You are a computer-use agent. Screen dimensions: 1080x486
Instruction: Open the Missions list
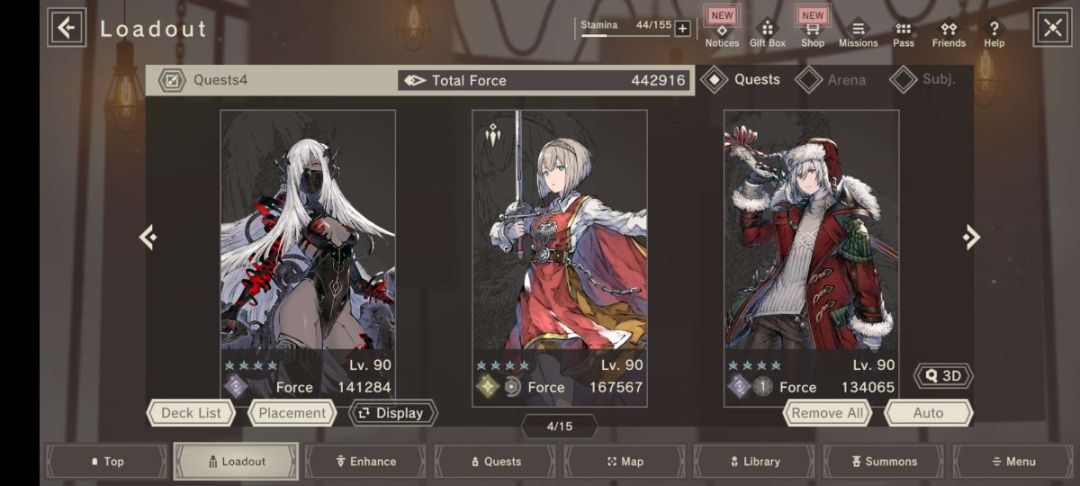pyautogui.click(x=858, y=34)
